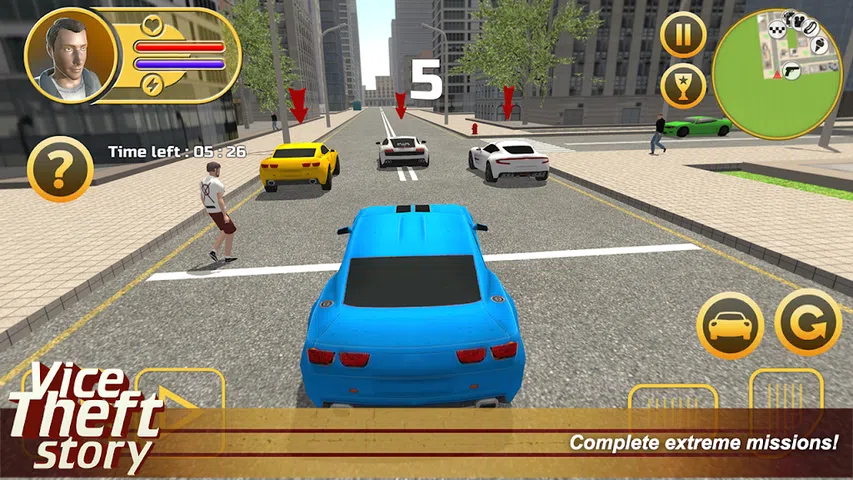The image size is (853, 480).
Task: Activate the circular arrow reset button
Action: (x=807, y=322)
